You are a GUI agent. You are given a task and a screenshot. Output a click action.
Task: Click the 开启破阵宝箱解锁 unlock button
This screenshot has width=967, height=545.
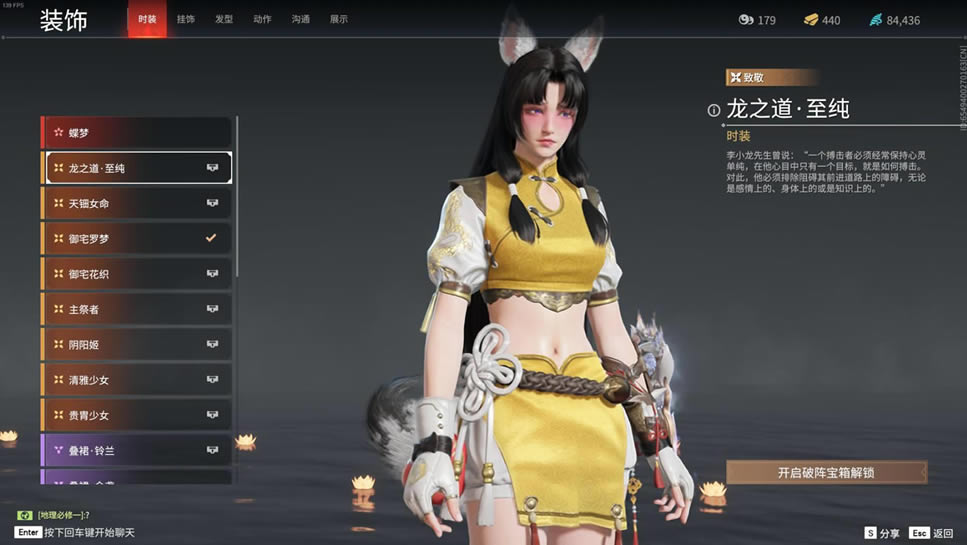[826, 472]
